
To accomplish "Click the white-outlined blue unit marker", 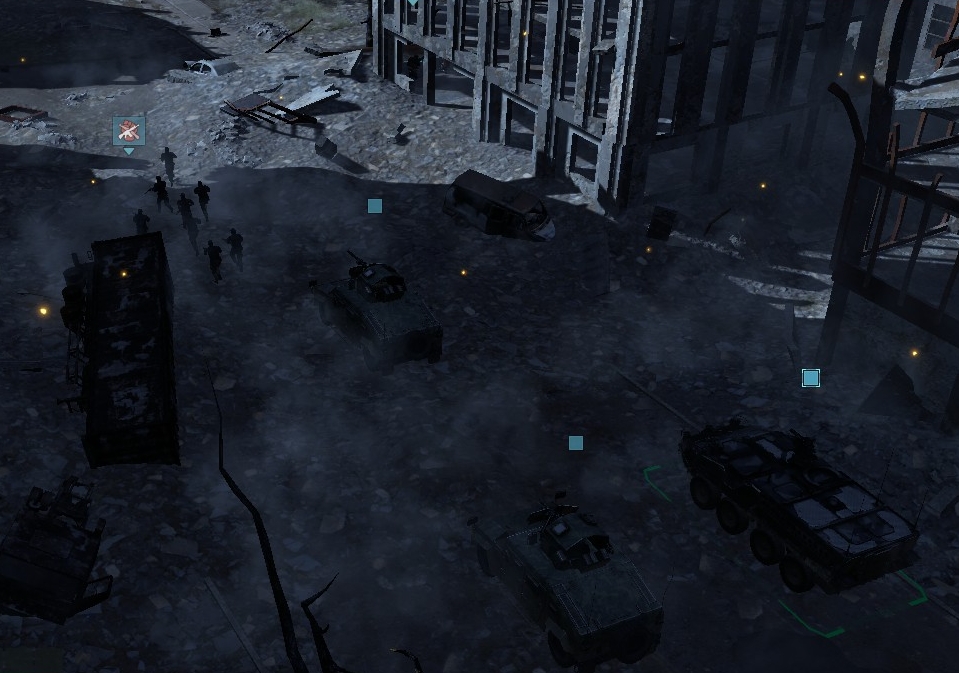I will click(x=811, y=378).
